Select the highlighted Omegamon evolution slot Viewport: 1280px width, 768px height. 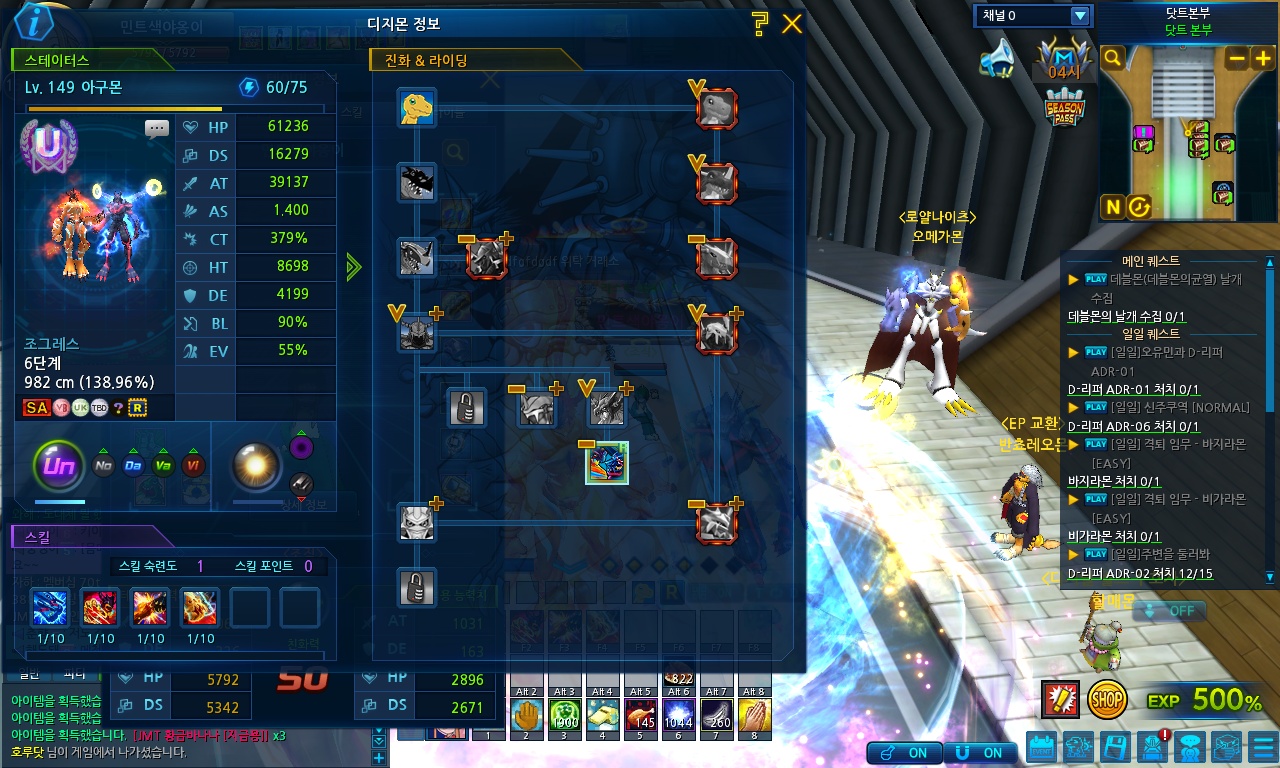click(607, 463)
